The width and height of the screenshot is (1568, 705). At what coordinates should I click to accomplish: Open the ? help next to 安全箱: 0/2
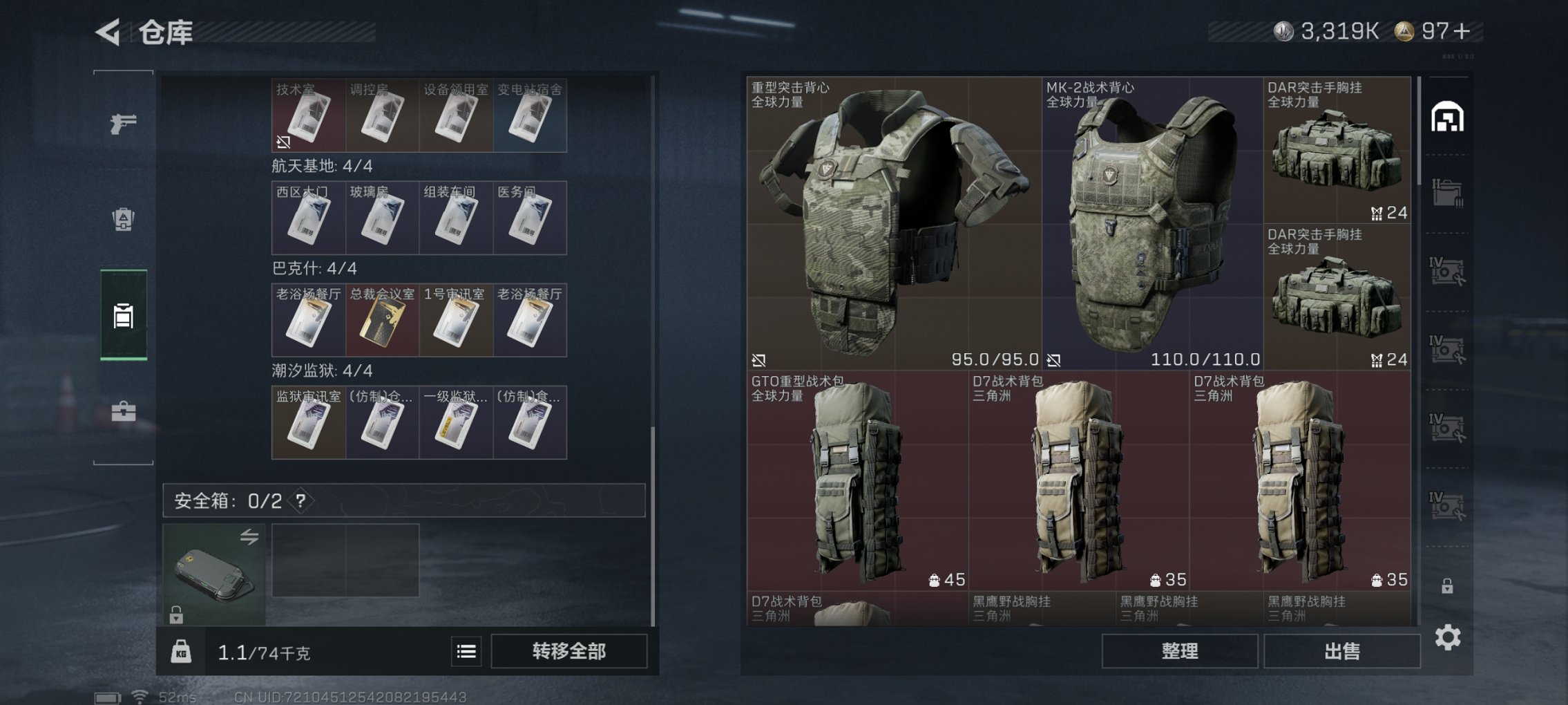(299, 501)
